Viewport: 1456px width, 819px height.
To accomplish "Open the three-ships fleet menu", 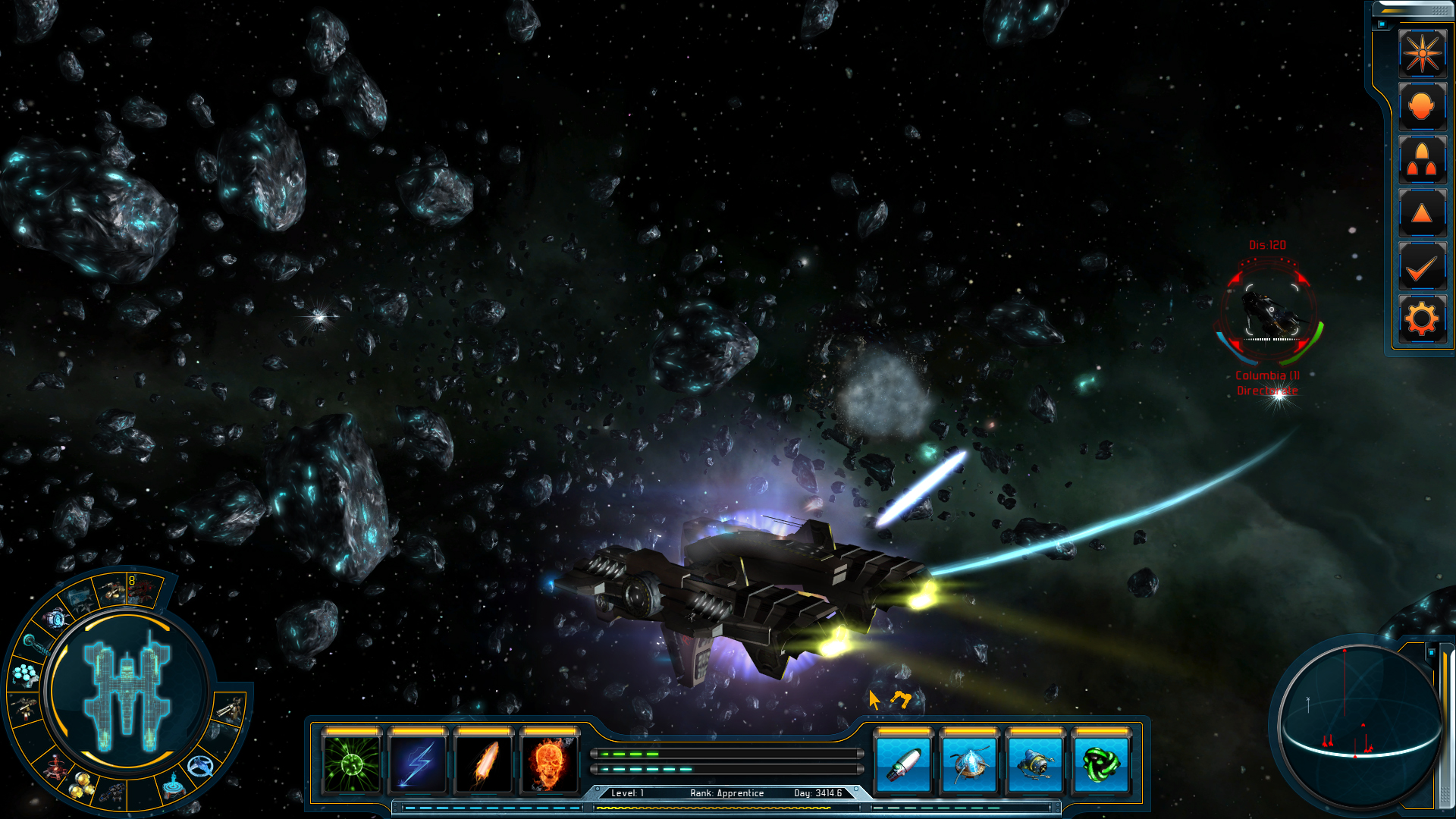I will click(x=1422, y=160).
